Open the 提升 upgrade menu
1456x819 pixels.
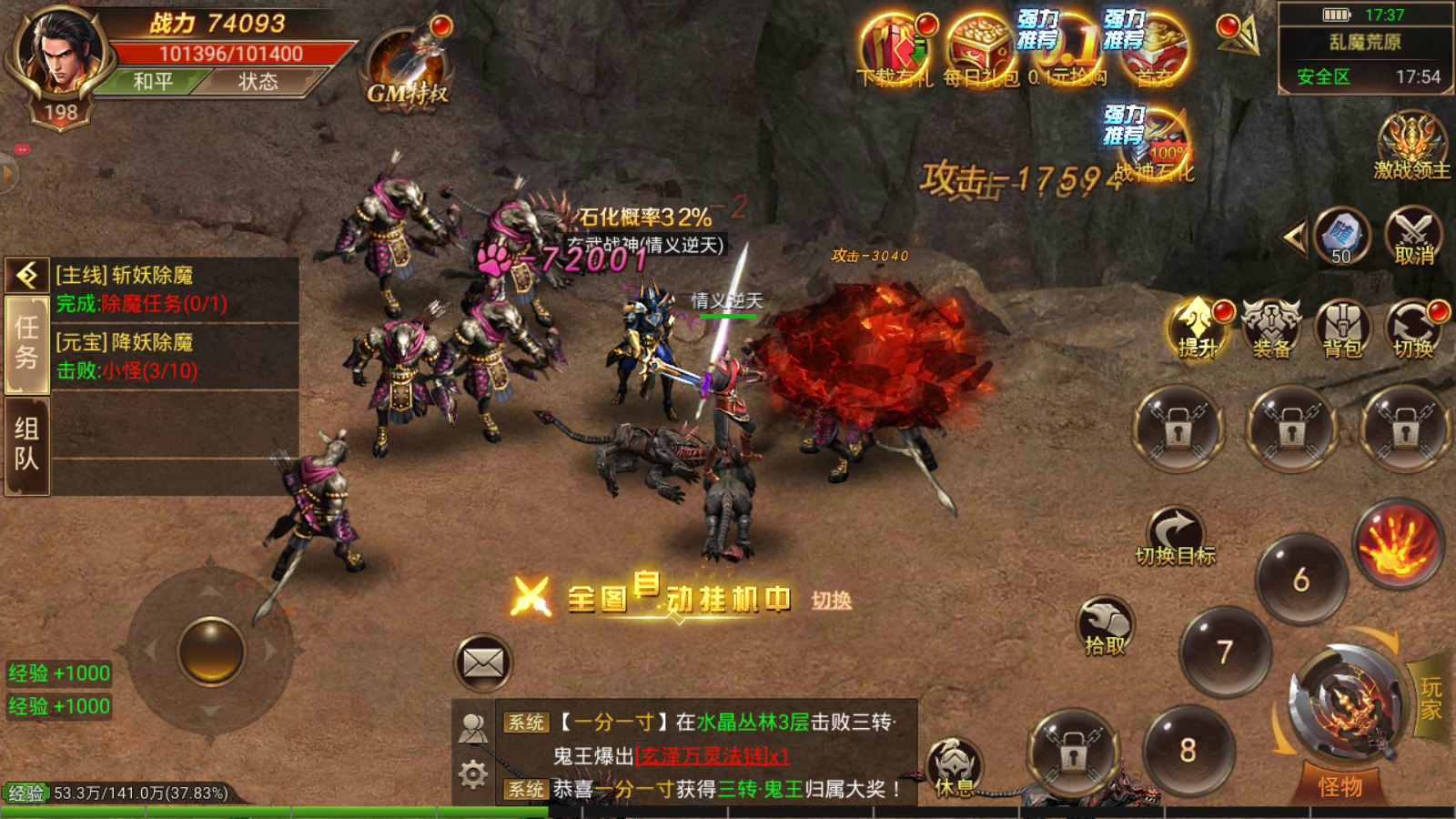[1198, 329]
